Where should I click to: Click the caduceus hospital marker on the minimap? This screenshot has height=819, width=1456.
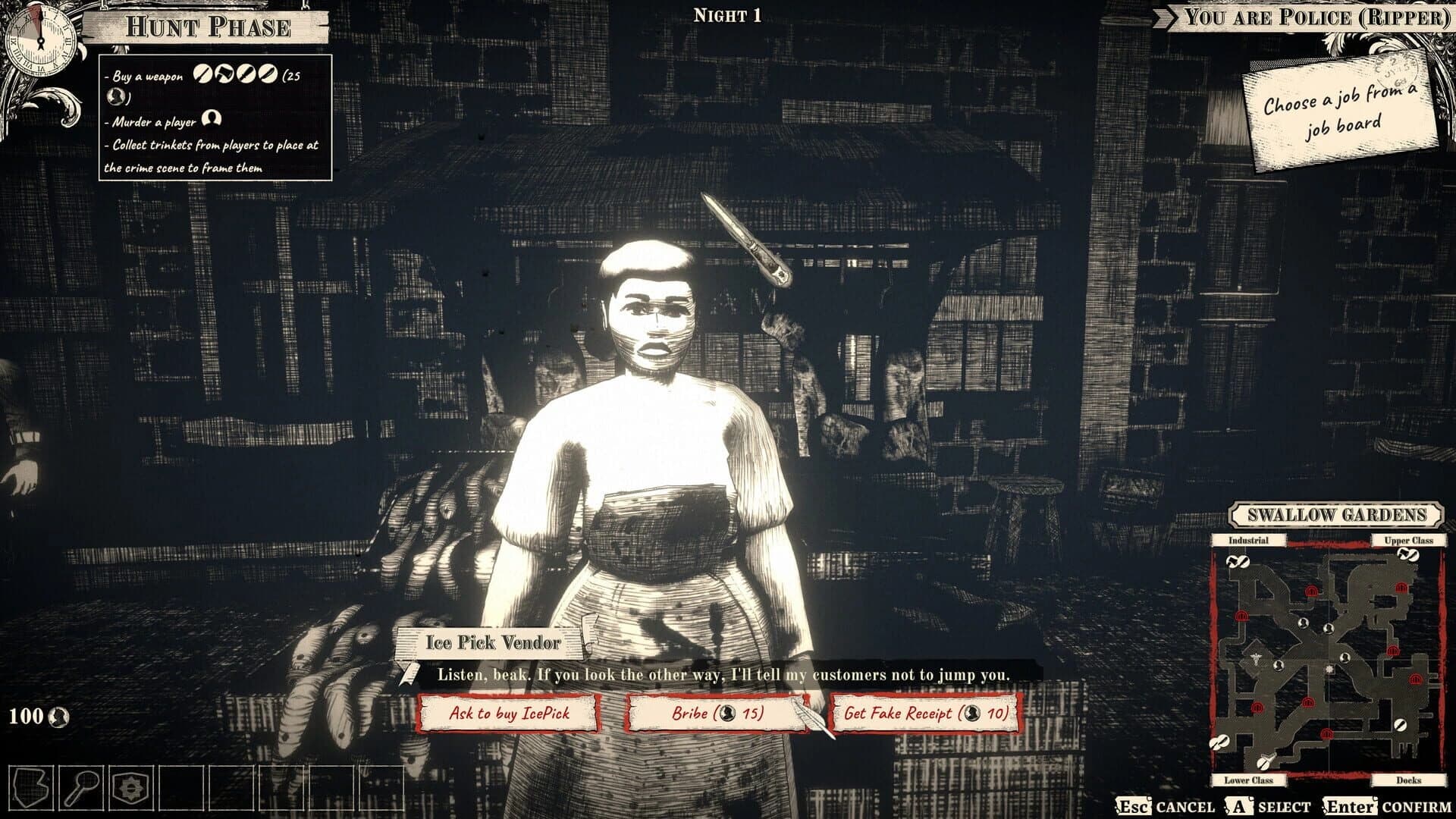[x=1256, y=657]
